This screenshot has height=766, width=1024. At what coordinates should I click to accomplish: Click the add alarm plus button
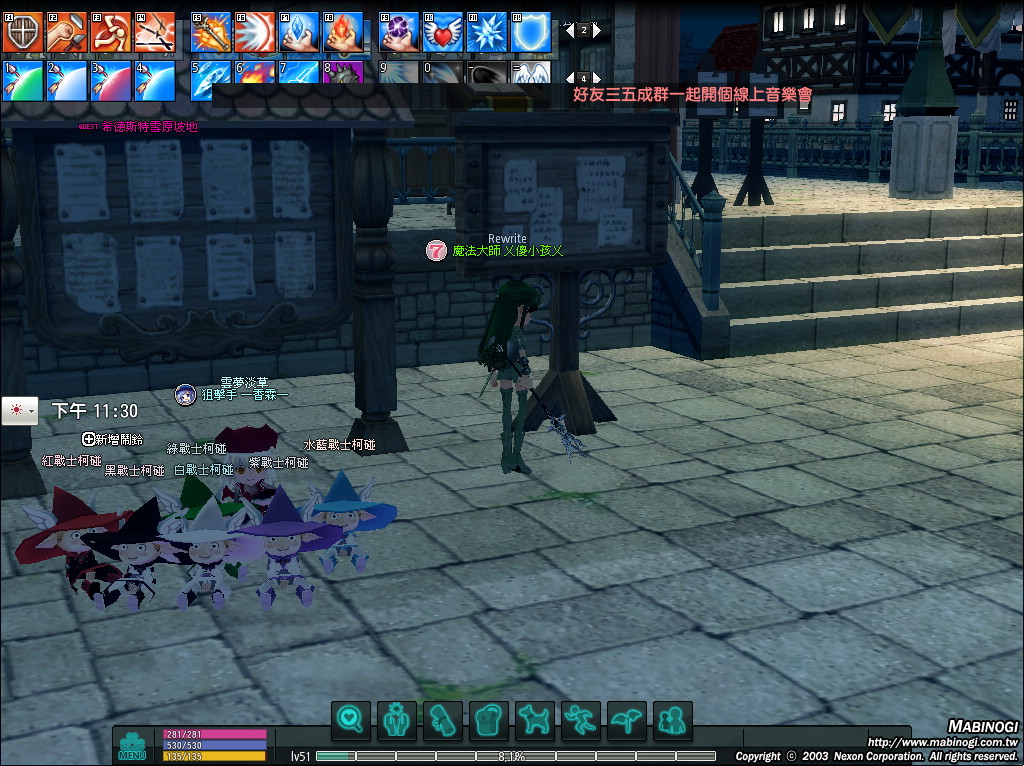(89, 439)
